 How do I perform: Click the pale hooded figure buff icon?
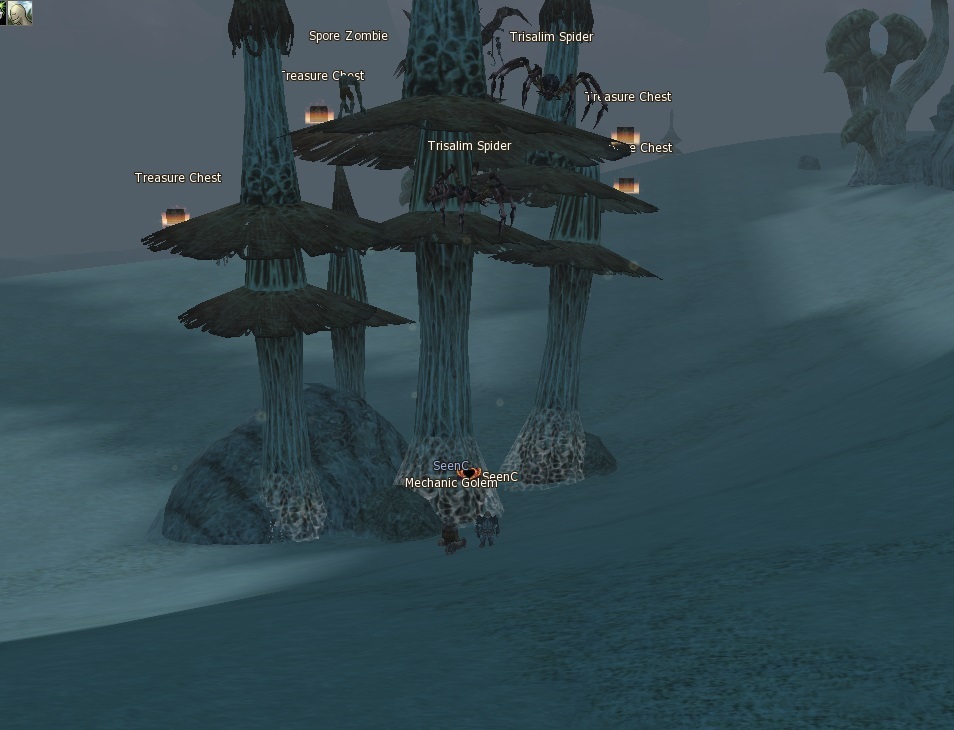pos(20,13)
